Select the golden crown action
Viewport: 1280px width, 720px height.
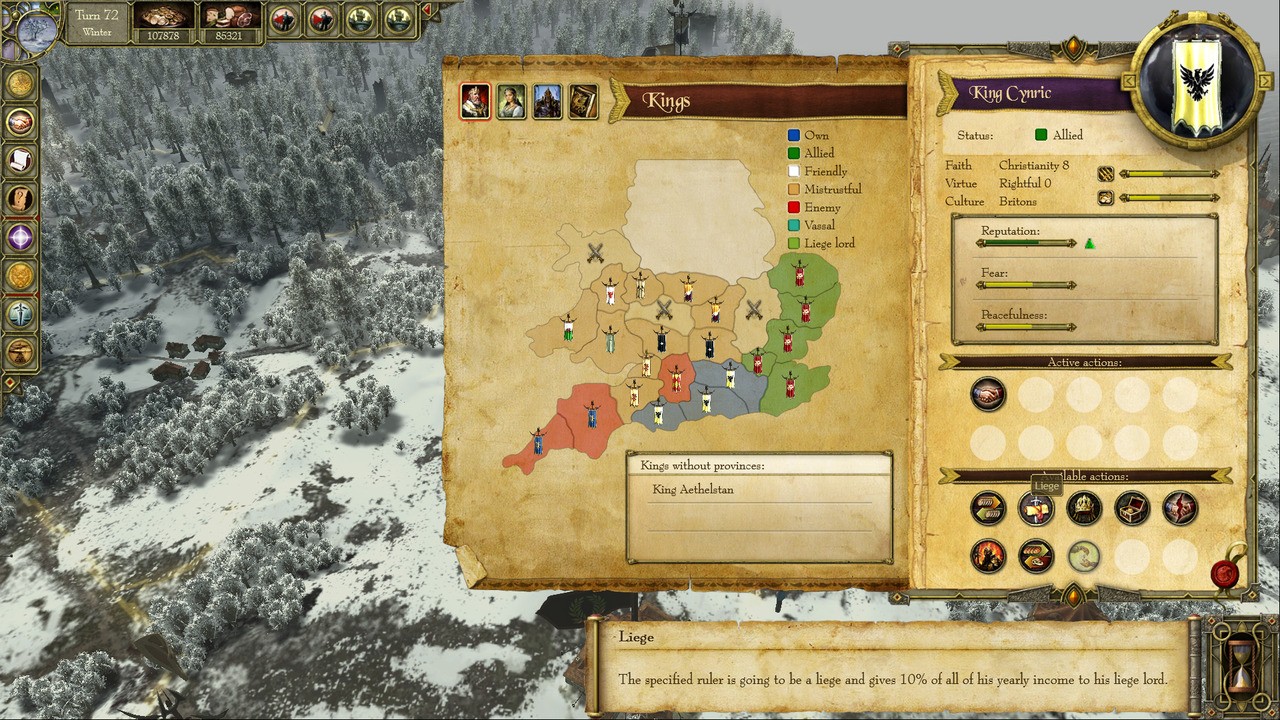pos(1084,509)
